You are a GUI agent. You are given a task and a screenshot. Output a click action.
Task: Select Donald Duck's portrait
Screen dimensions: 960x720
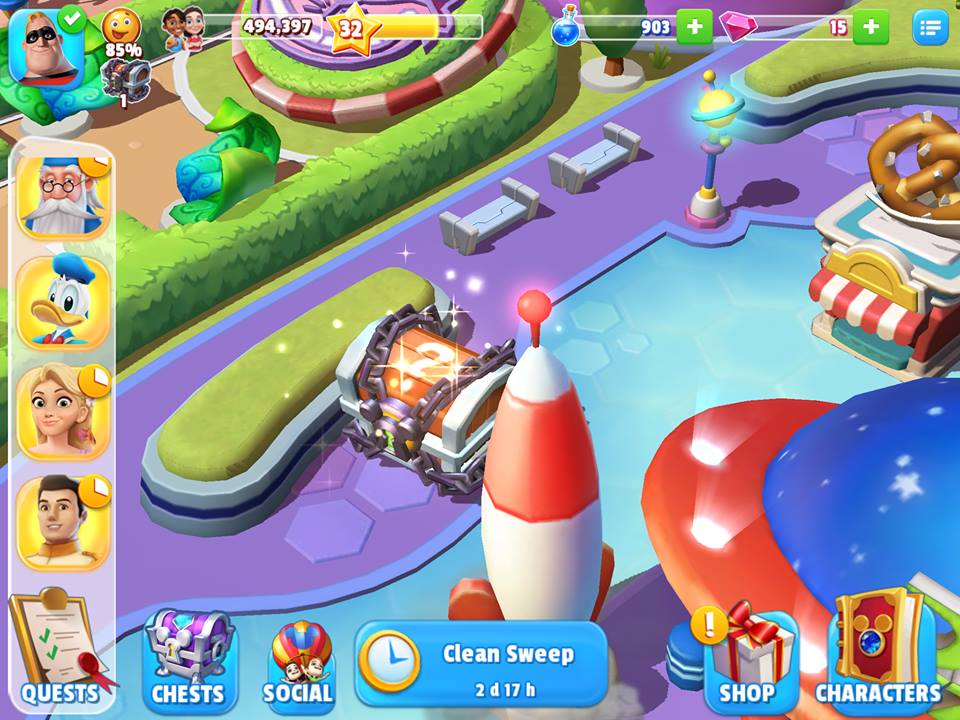click(x=62, y=304)
